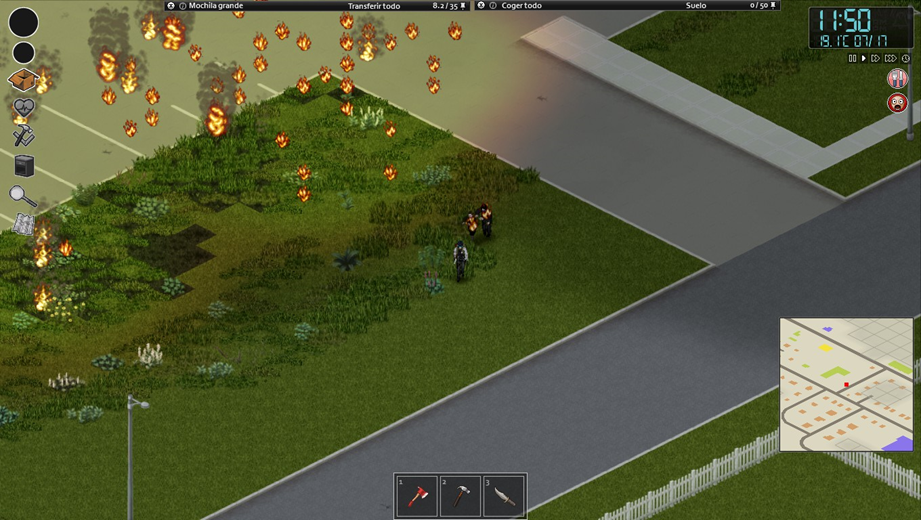Close the Suelo loot panel
This screenshot has height=520, width=921.
[481, 6]
